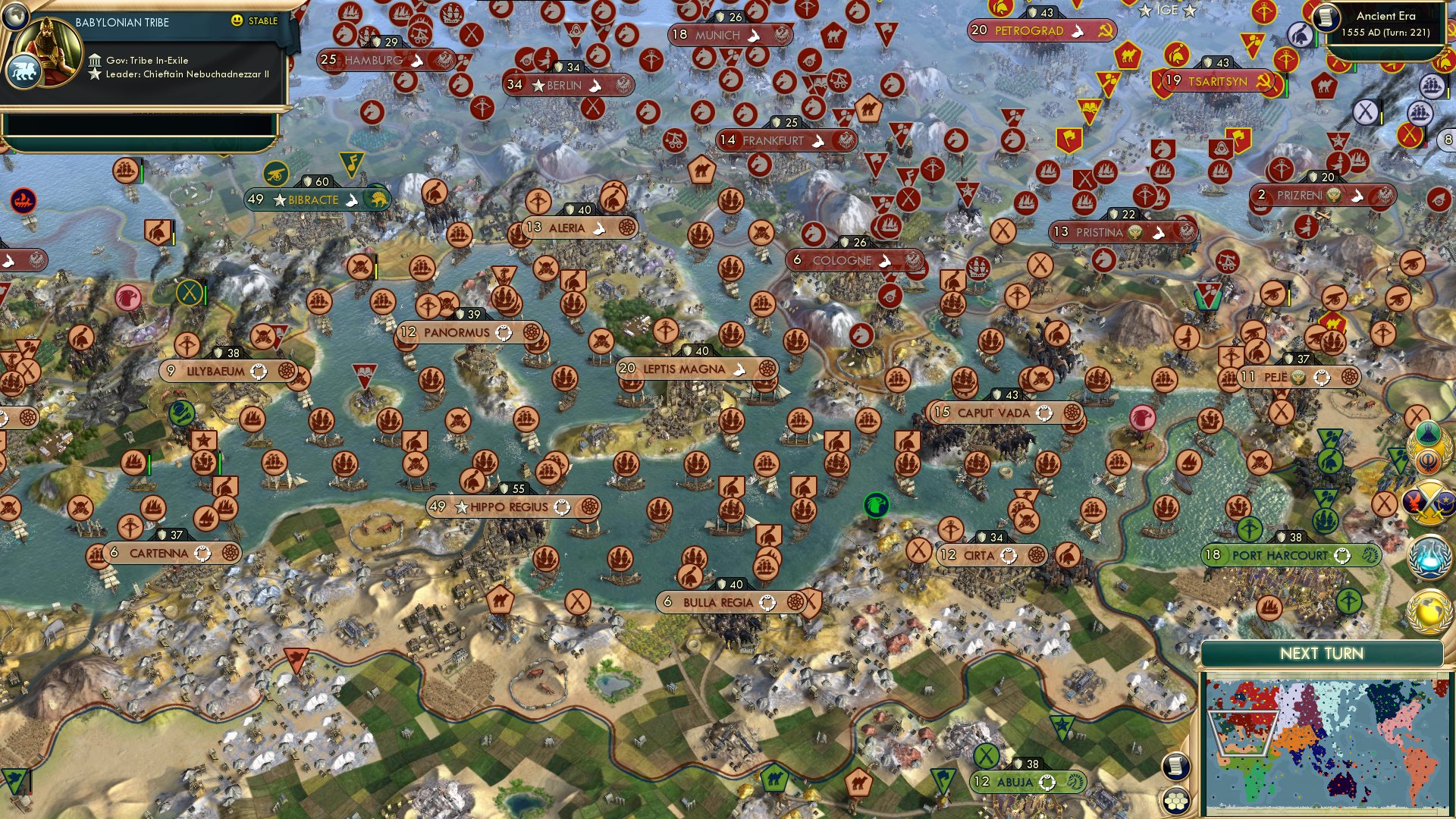Toggle strategic view with the hex grid icon
Viewport: 1456px width, 819px height.
[1176, 801]
